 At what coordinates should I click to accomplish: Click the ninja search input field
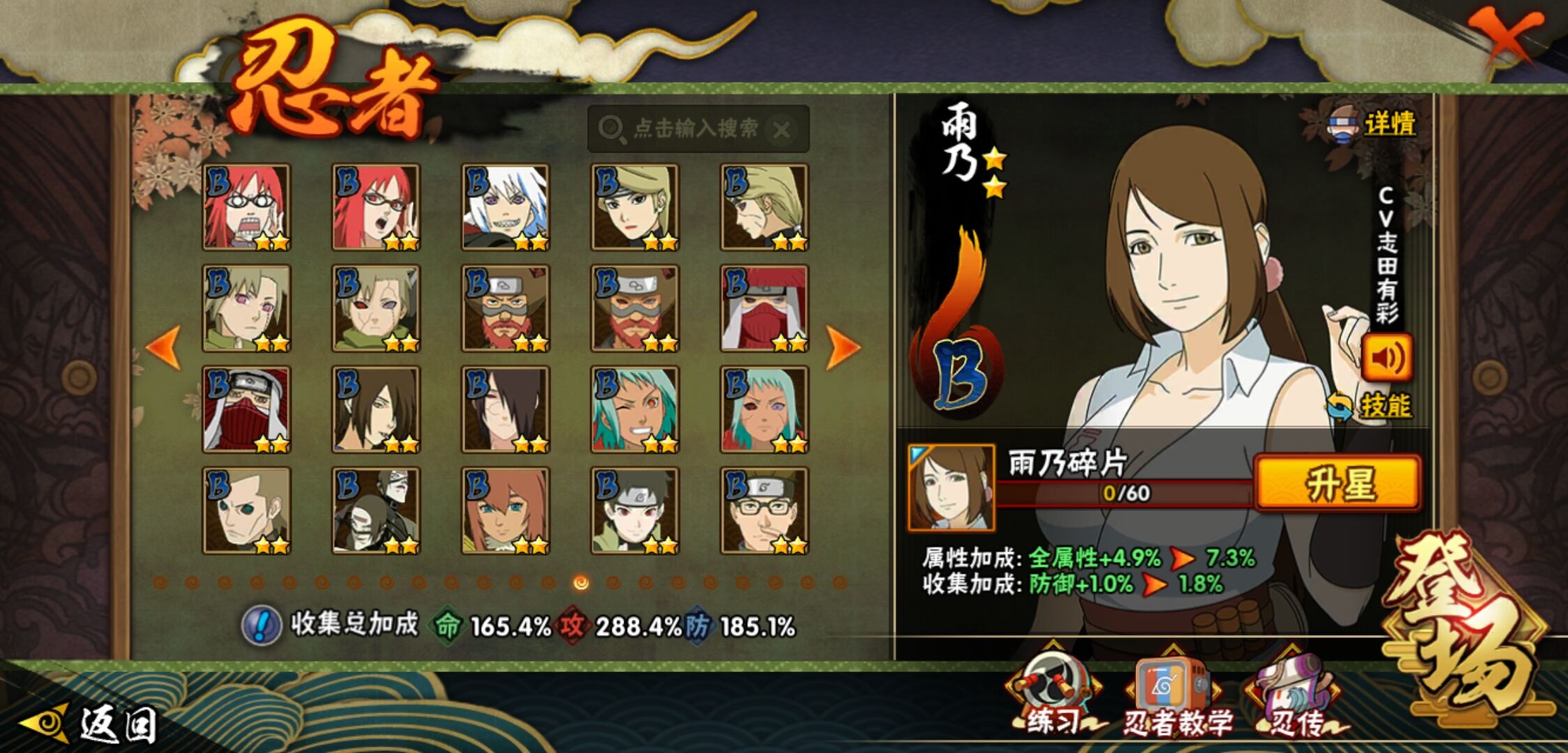coord(694,129)
